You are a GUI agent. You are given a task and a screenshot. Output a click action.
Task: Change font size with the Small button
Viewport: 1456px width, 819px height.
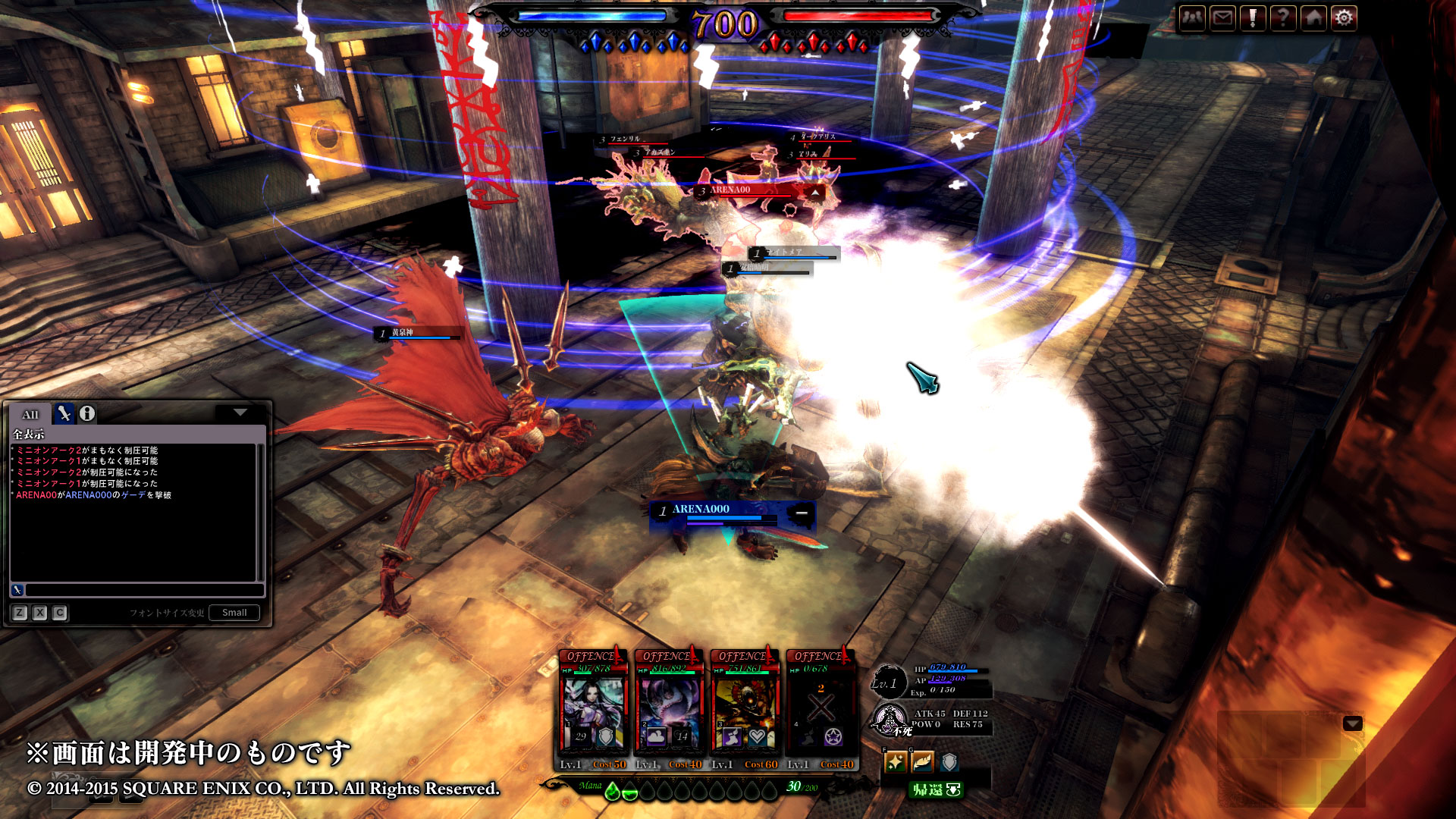pyautogui.click(x=234, y=613)
